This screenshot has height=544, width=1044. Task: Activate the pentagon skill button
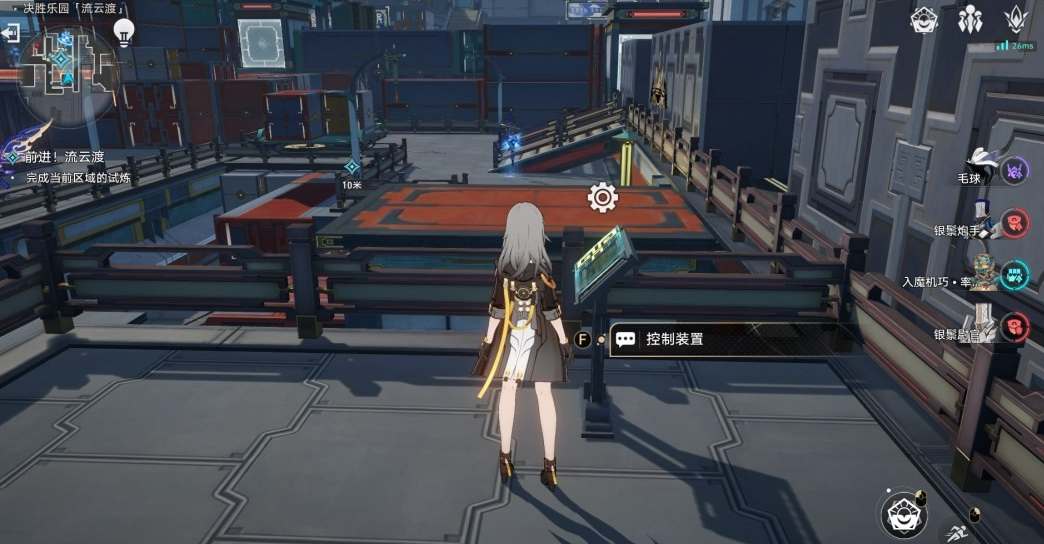[905, 514]
